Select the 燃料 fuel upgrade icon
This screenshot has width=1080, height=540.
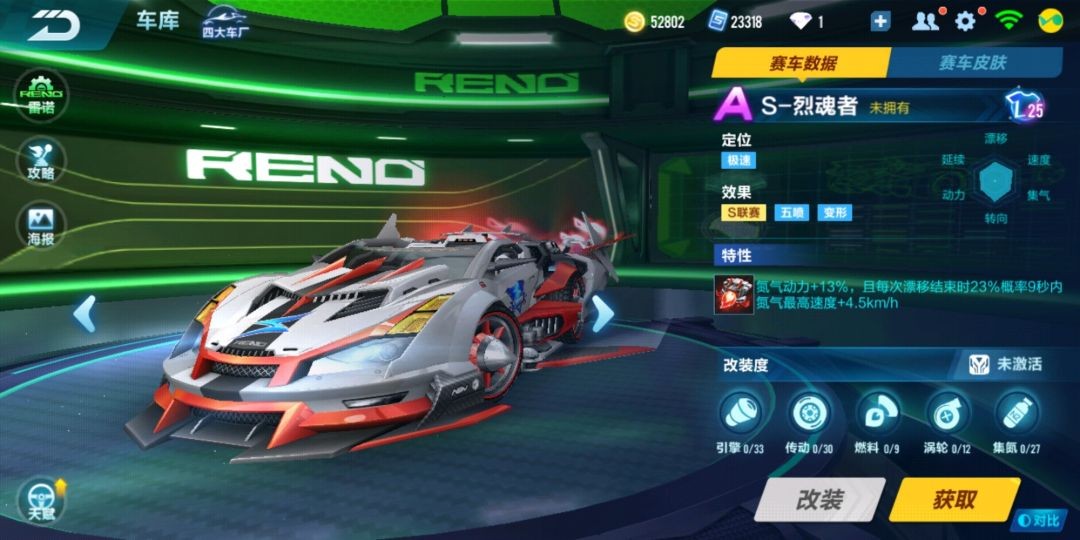(877, 411)
